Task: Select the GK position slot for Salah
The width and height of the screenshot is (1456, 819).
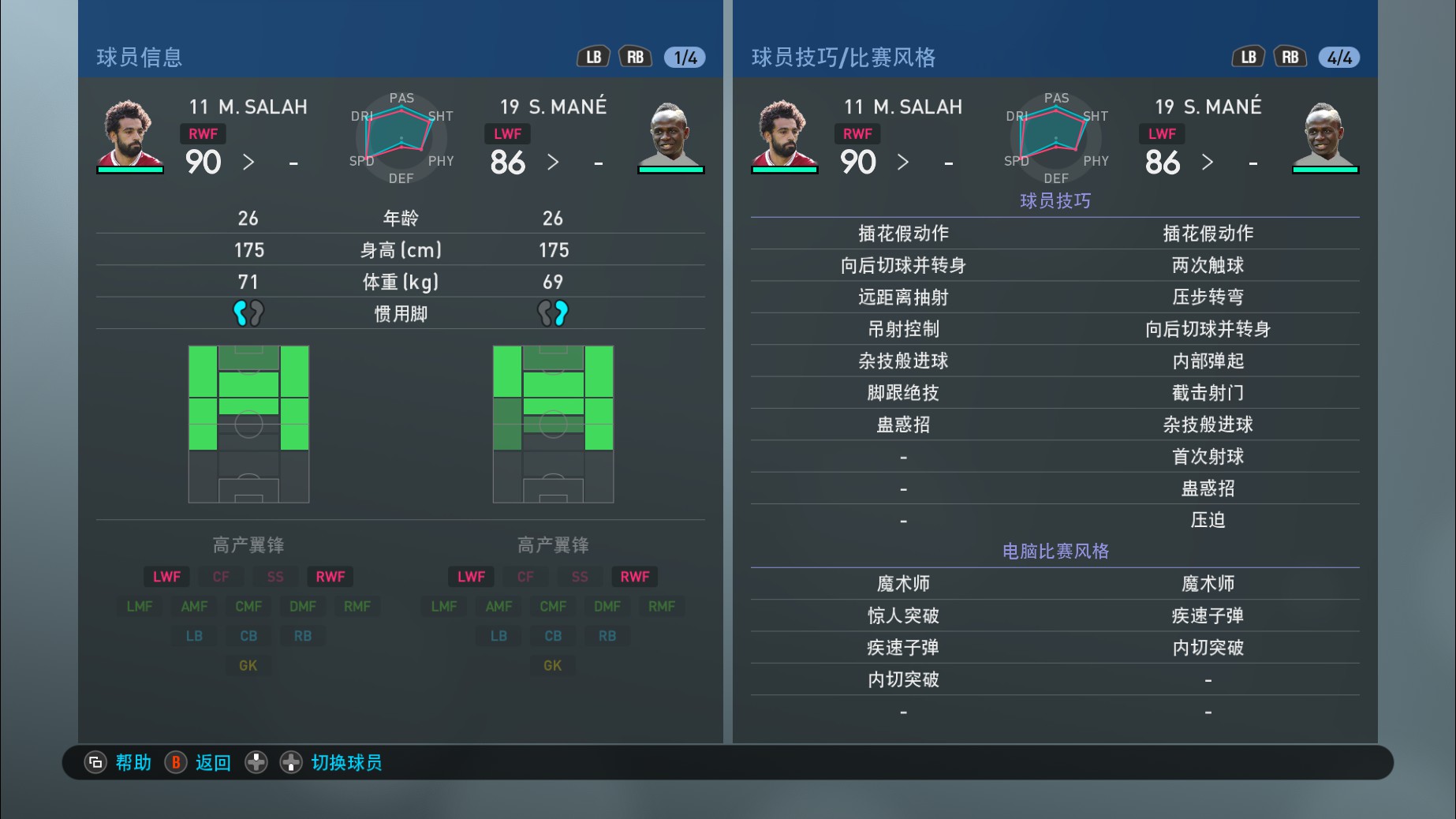Action: pyautogui.click(x=248, y=664)
